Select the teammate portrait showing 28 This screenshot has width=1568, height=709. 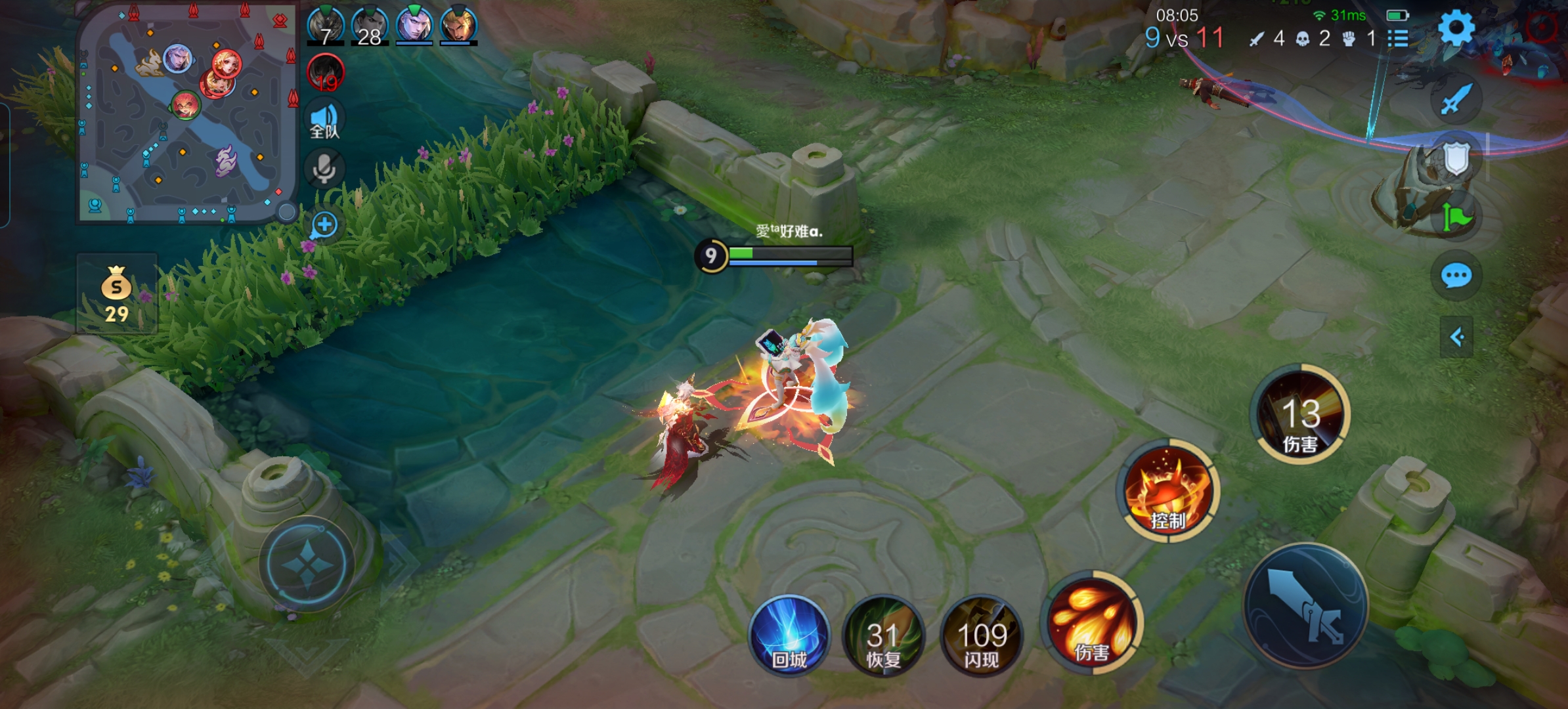pyautogui.click(x=370, y=26)
